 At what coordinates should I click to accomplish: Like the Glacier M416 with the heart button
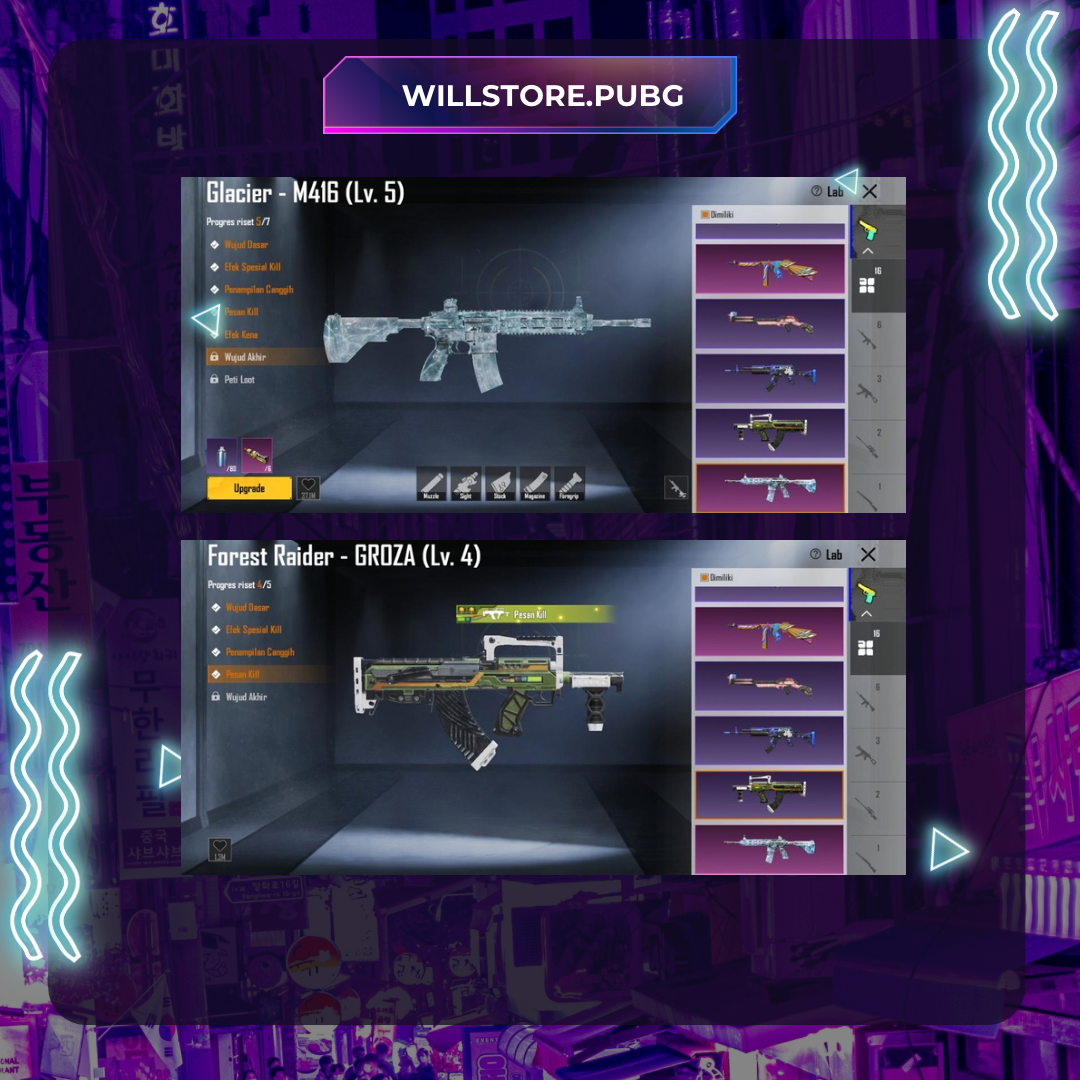click(x=308, y=488)
